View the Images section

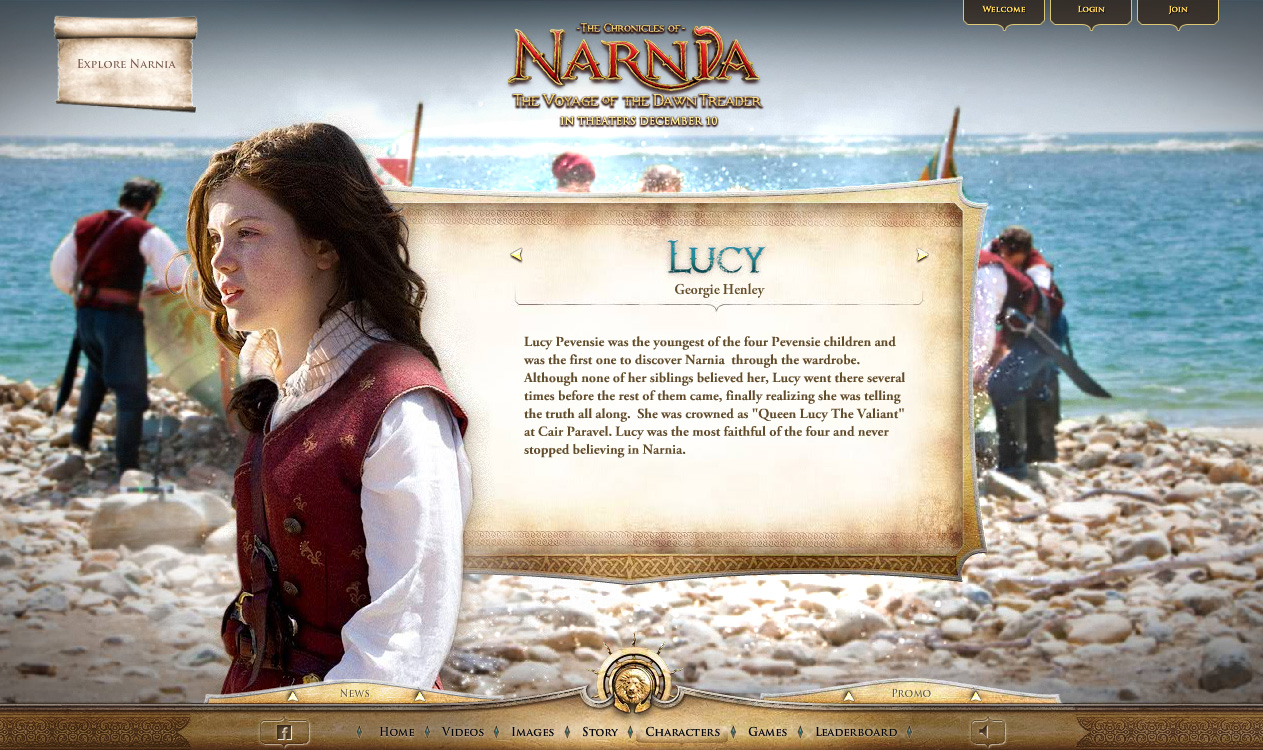coord(532,732)
